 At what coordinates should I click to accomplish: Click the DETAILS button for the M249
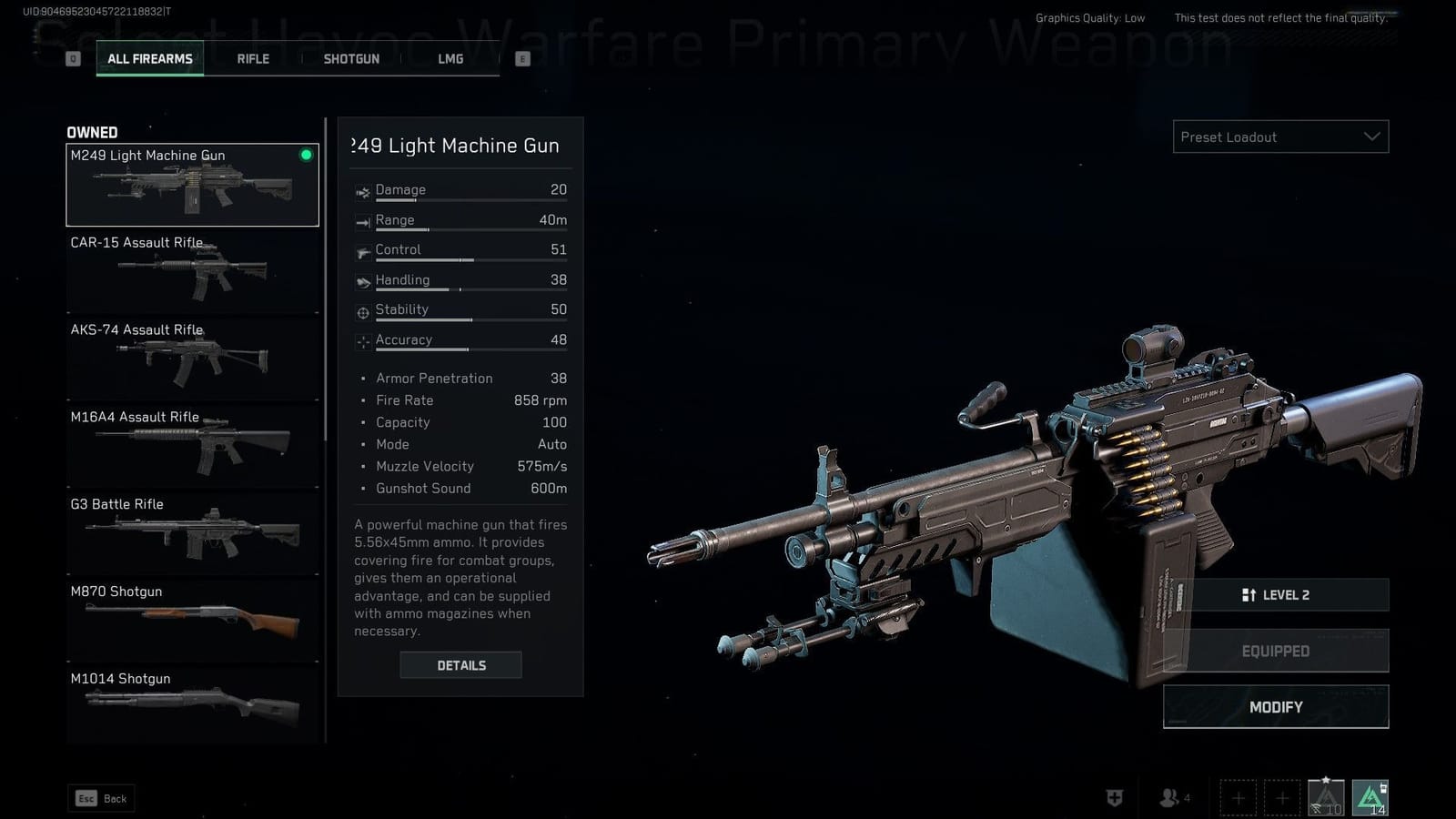pos(460,665)
